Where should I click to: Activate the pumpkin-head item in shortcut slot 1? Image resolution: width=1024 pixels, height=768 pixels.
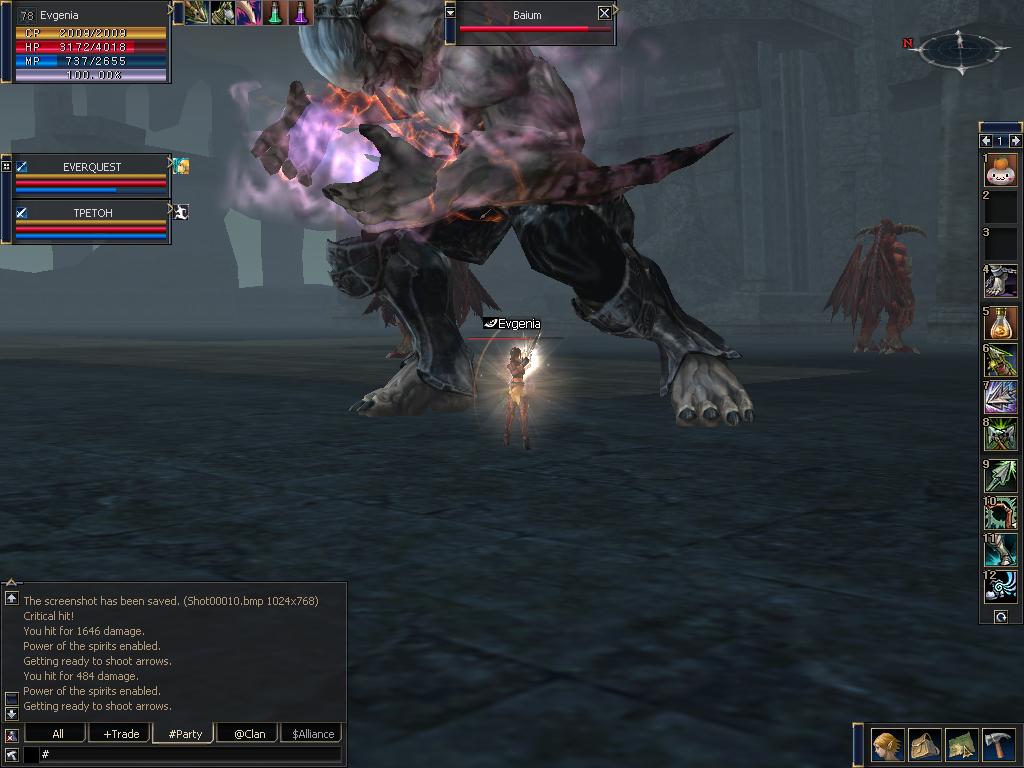(x=1000, y=170)
